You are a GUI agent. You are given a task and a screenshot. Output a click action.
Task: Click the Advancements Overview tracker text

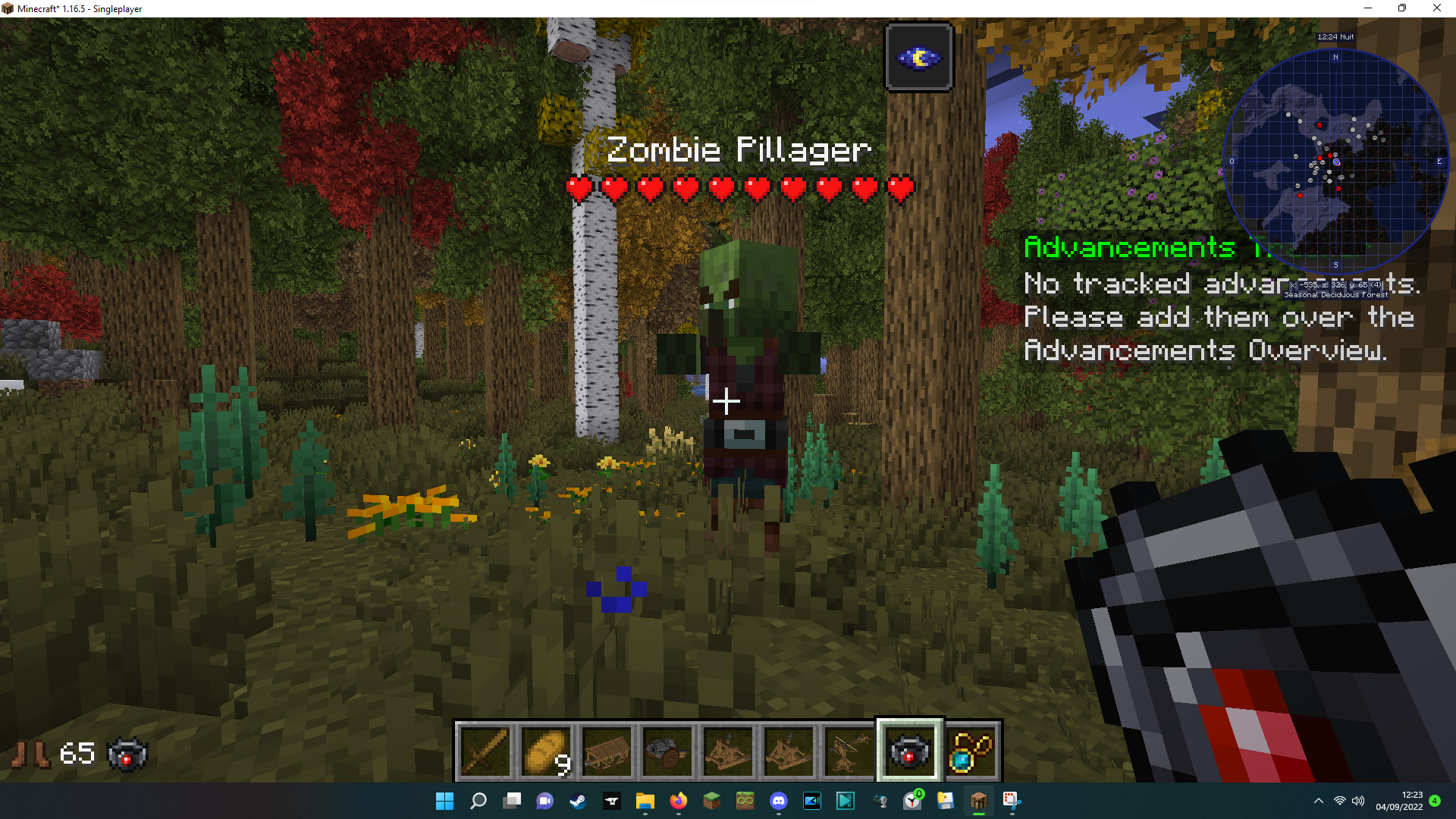(x=1206, y=351)
